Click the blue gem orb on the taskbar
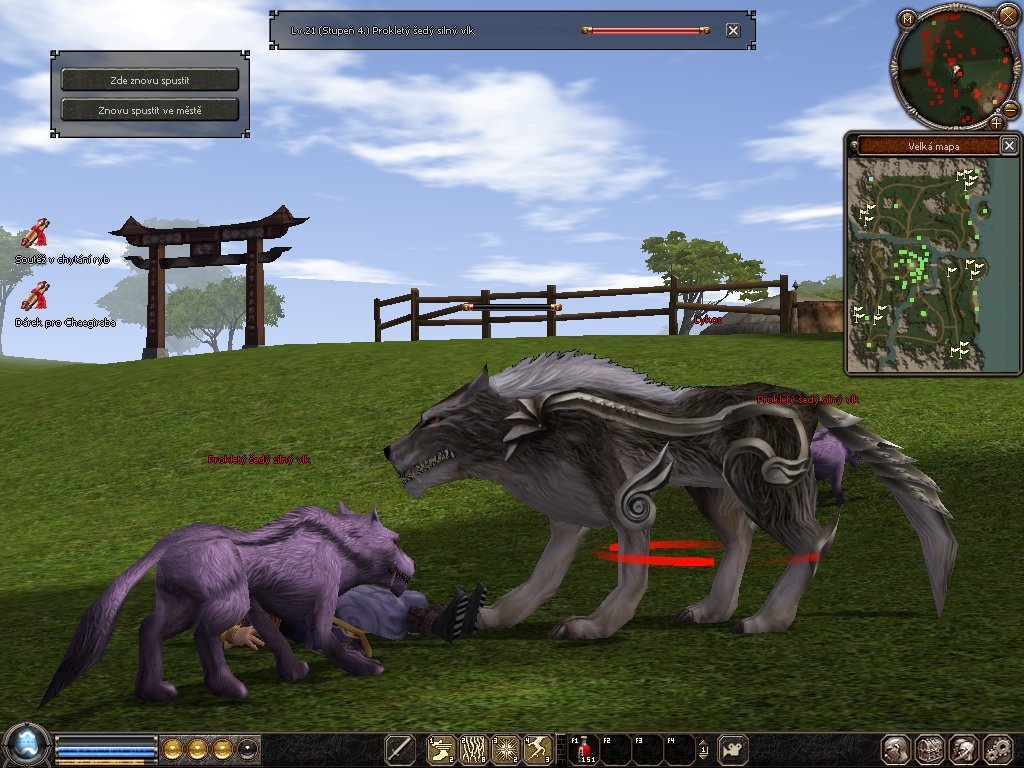1024x768 pixels. (26, 747)
